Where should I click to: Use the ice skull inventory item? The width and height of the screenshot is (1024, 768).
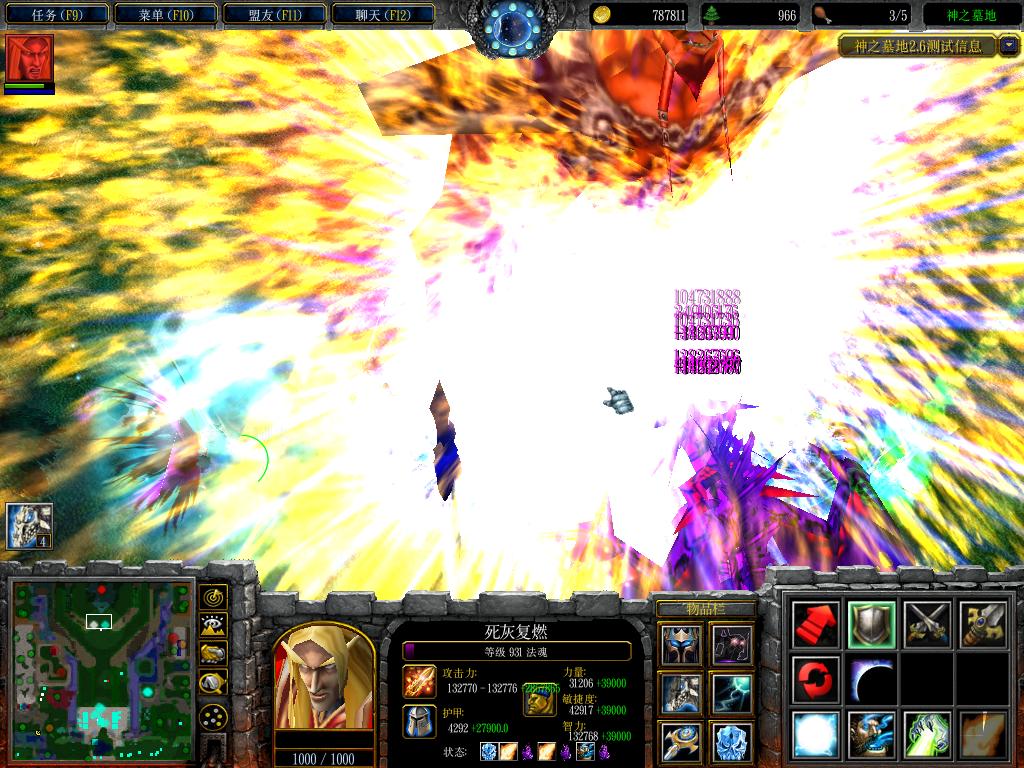[733, 742]
